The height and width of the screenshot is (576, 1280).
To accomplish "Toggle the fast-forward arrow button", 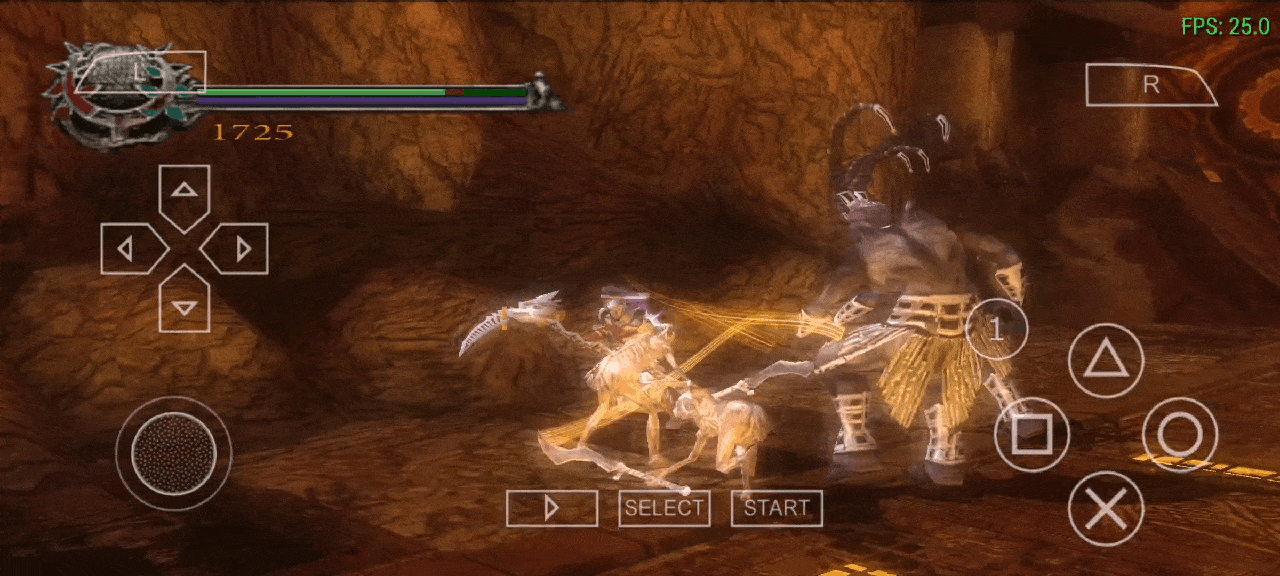I will [552, 508].
